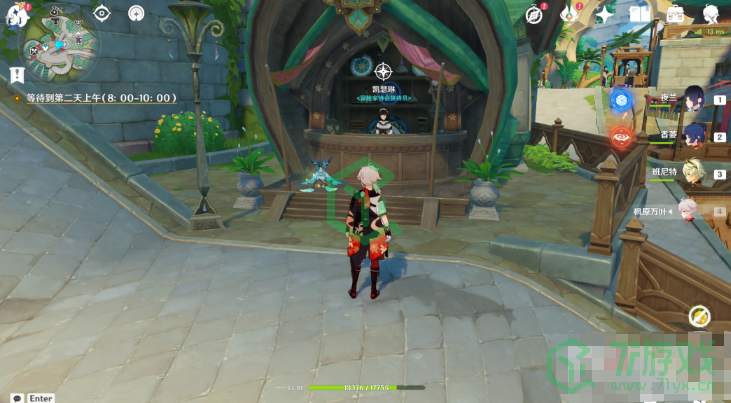Open the circular minimap
Screen dimensions: 731x403
(62, 50)
